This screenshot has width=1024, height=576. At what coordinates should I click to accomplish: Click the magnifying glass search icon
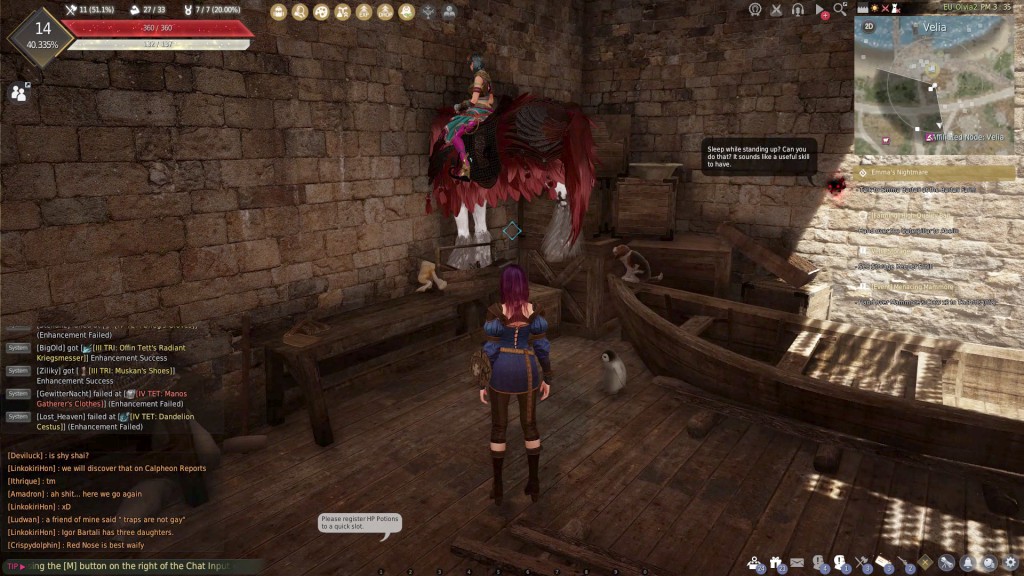(x=840, y=9)
